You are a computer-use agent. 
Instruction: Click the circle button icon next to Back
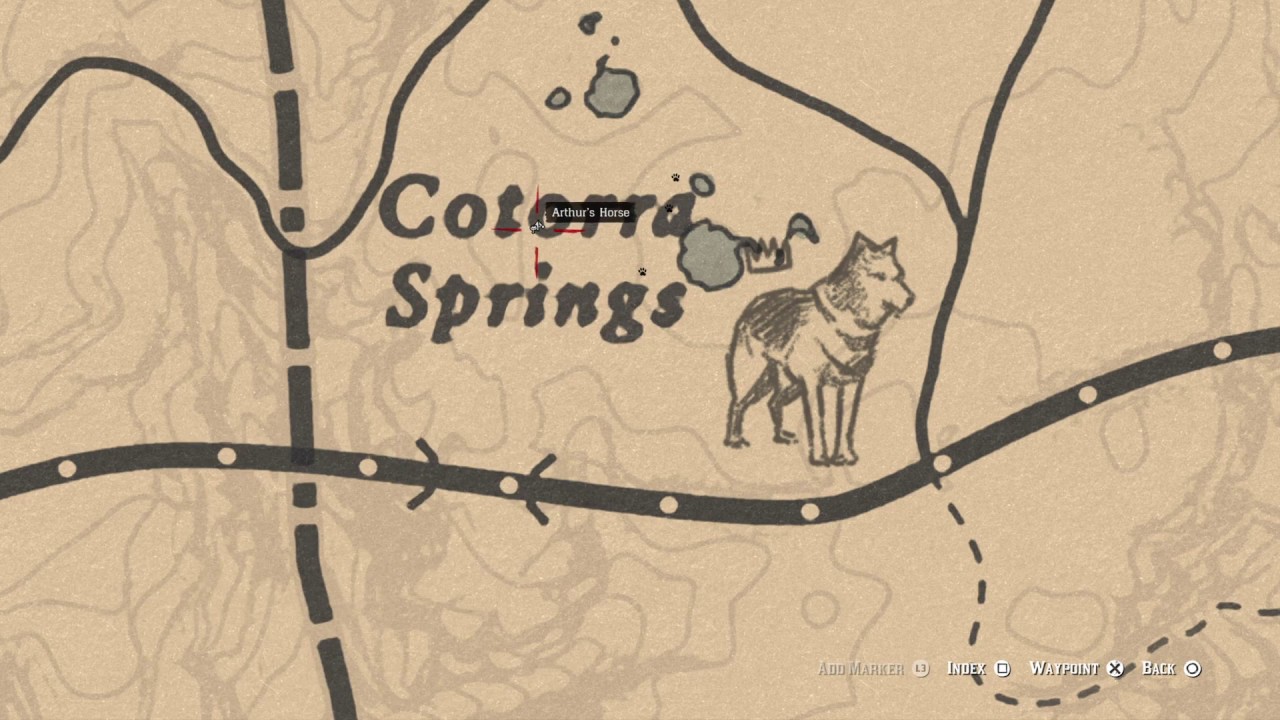point(1193,668)
